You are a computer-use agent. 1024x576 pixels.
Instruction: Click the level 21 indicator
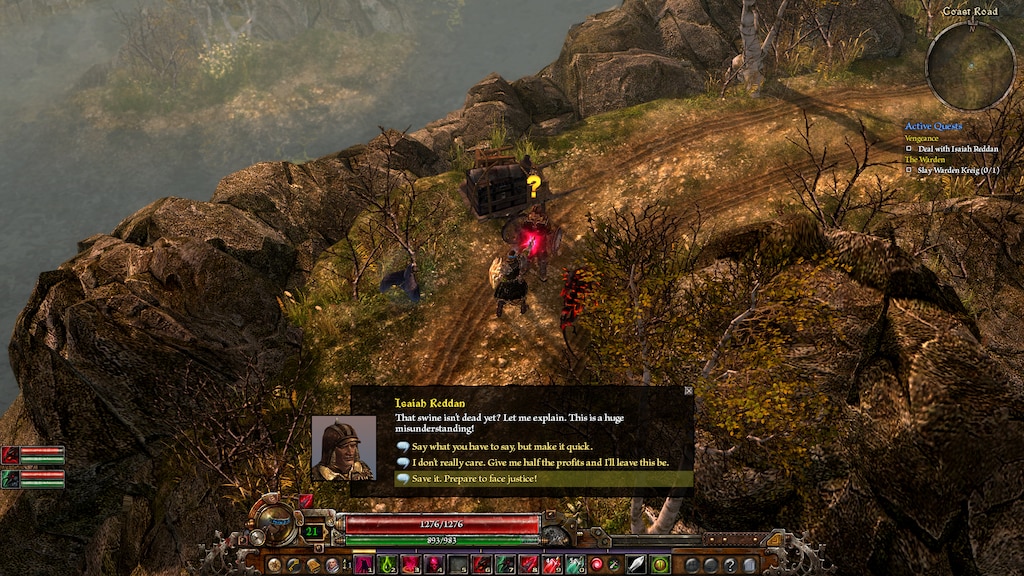pyautogui.click(x=314, y=533)
